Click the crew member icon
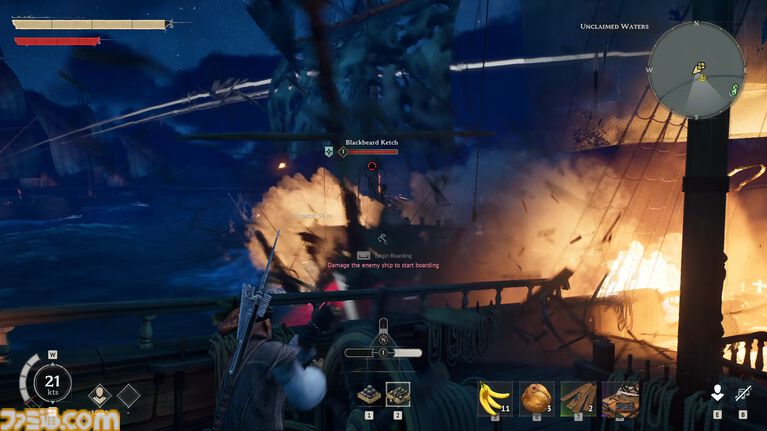The width and height of the screenshot is (767, 431). tap(716, 394)
